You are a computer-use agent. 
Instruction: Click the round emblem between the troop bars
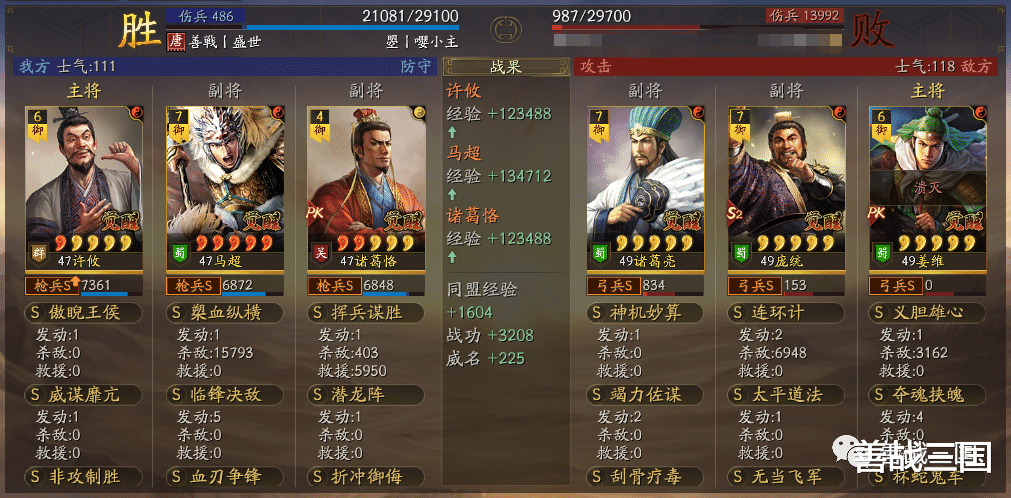[x=505, y=24]
